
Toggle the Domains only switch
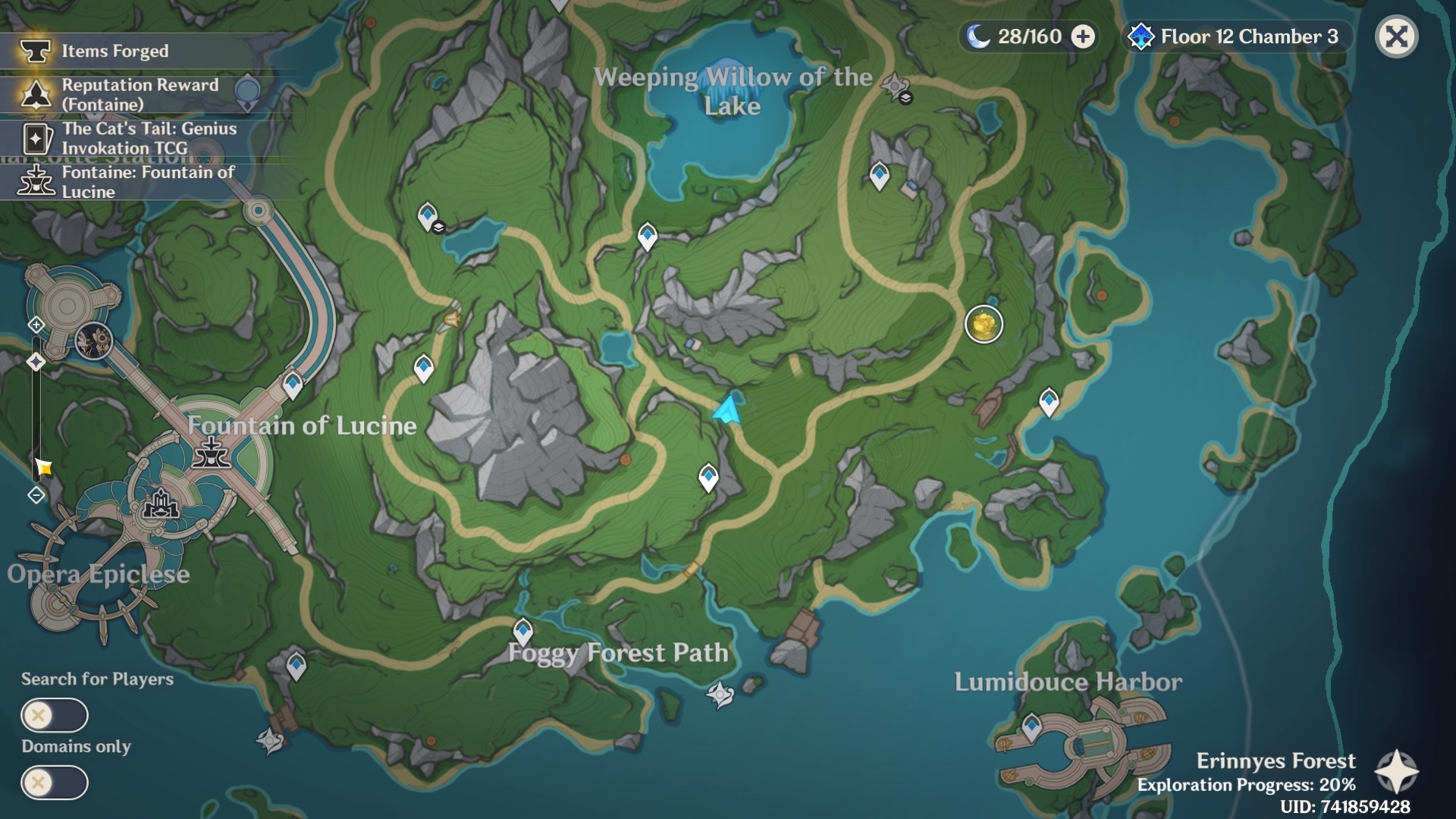55,783
